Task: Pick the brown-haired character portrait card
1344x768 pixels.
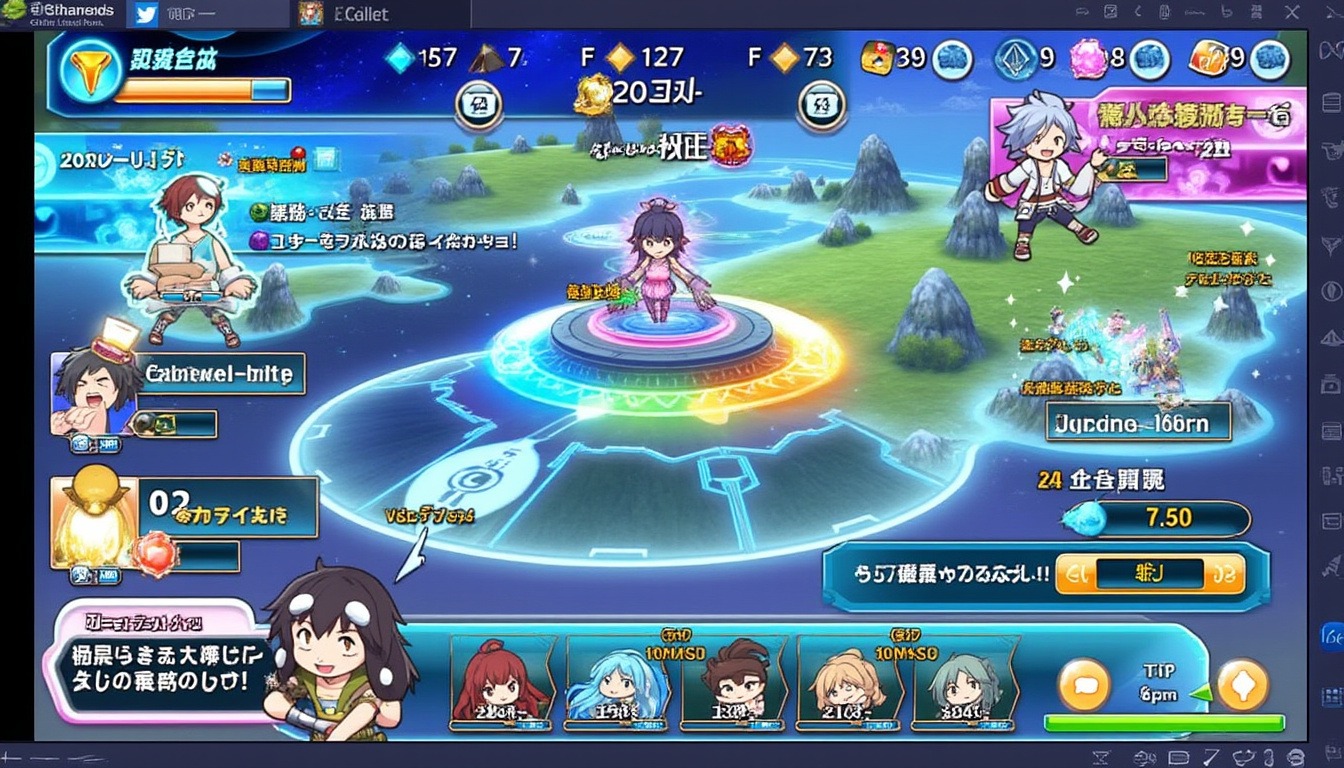Action: [738, 678]
